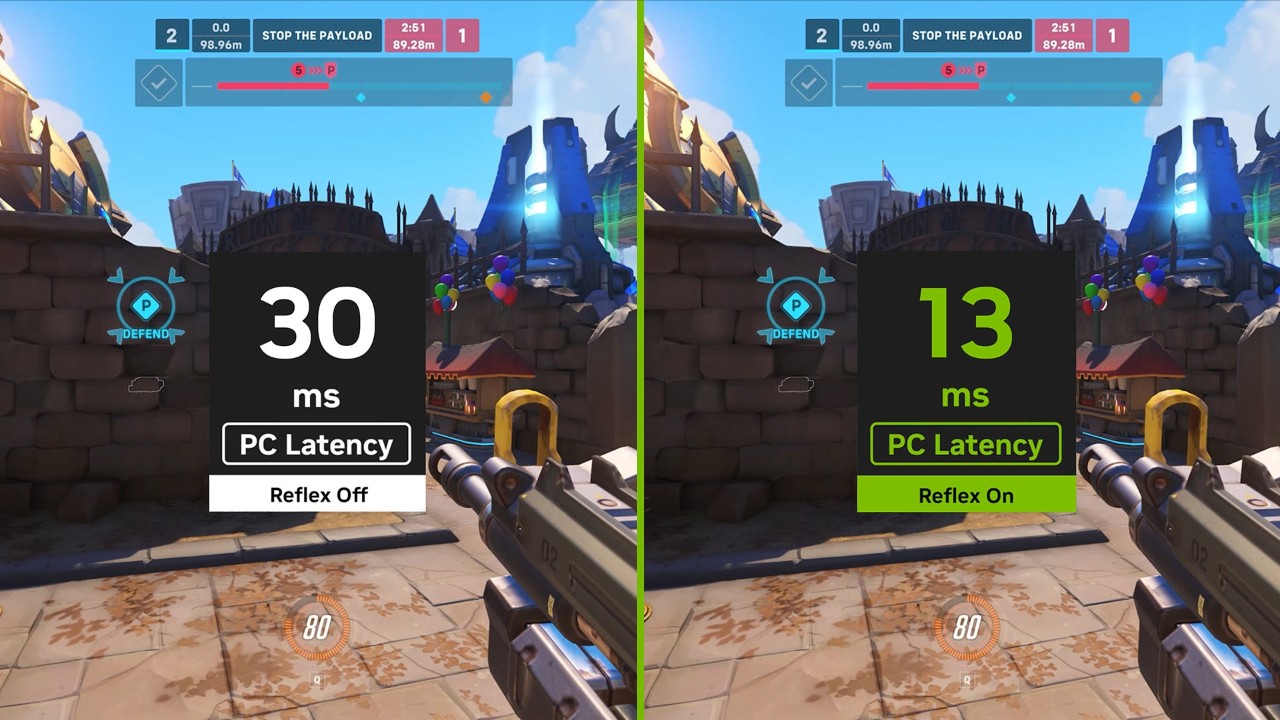The width and height of the screenshot is (1280, 720).
Task: Select the blue team score tab showing 2
Action: coord(170,35)
